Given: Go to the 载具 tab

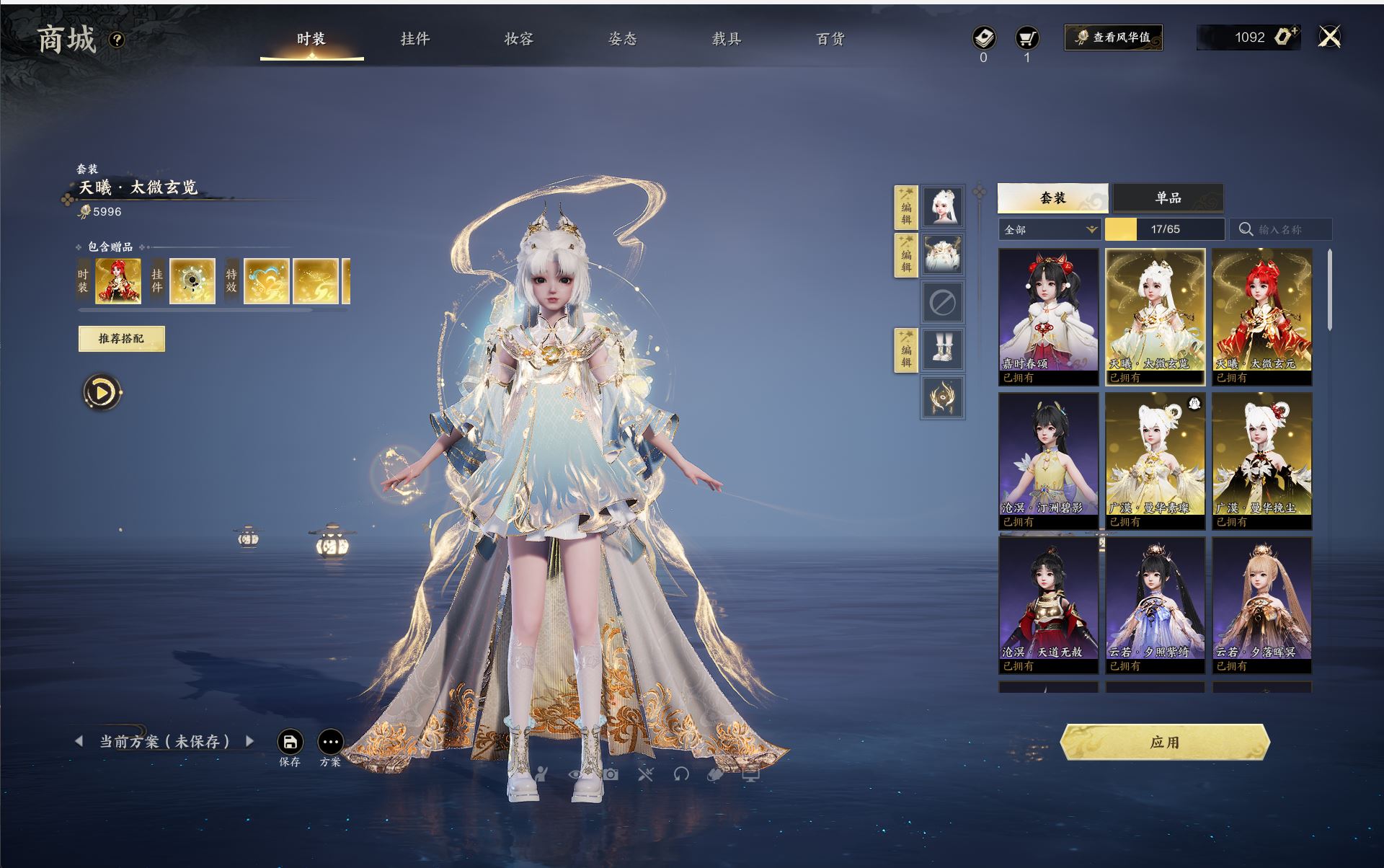Looking at the screenshot, I should 726,39.
